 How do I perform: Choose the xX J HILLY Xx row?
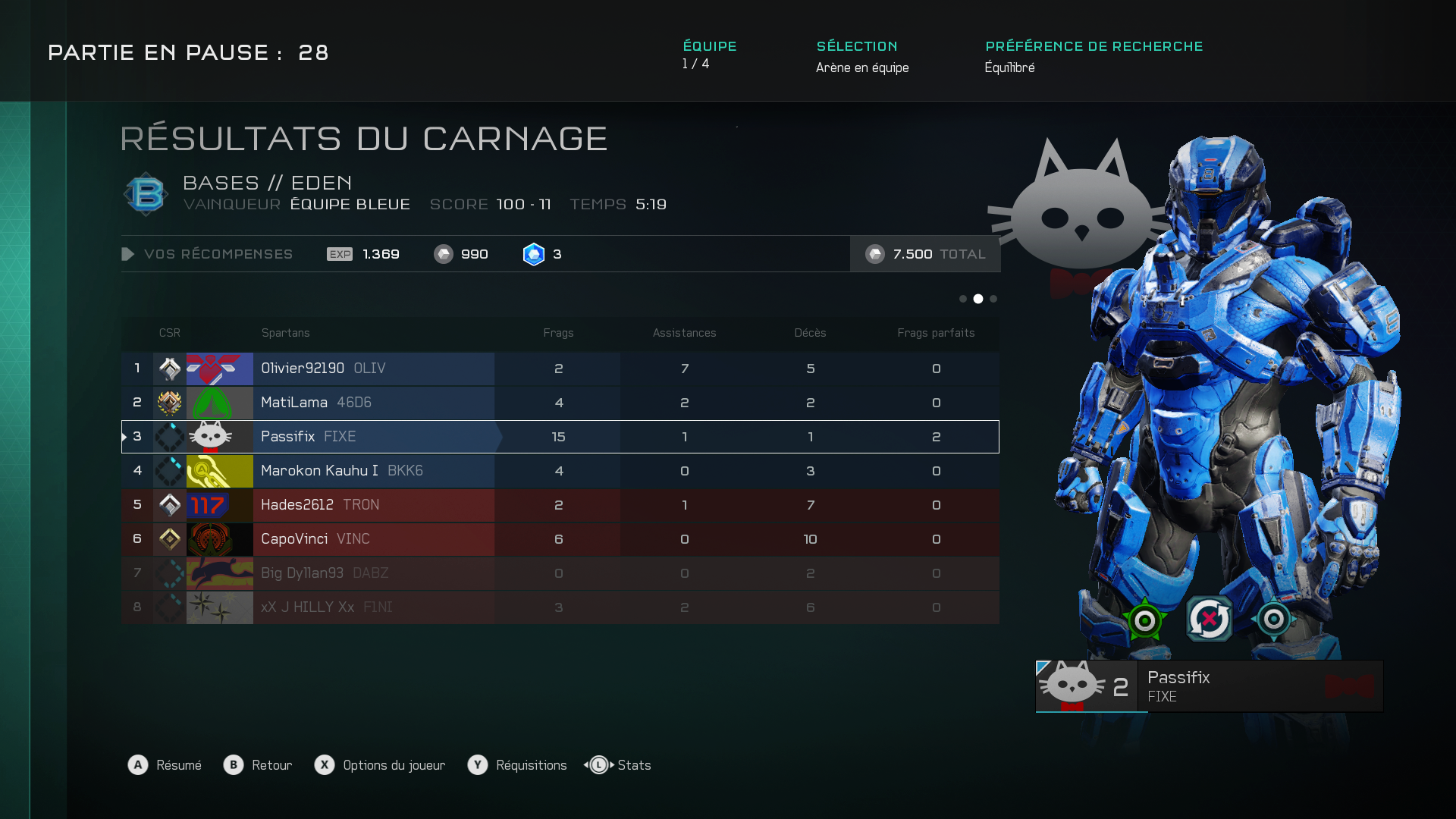tap(560, 607)
